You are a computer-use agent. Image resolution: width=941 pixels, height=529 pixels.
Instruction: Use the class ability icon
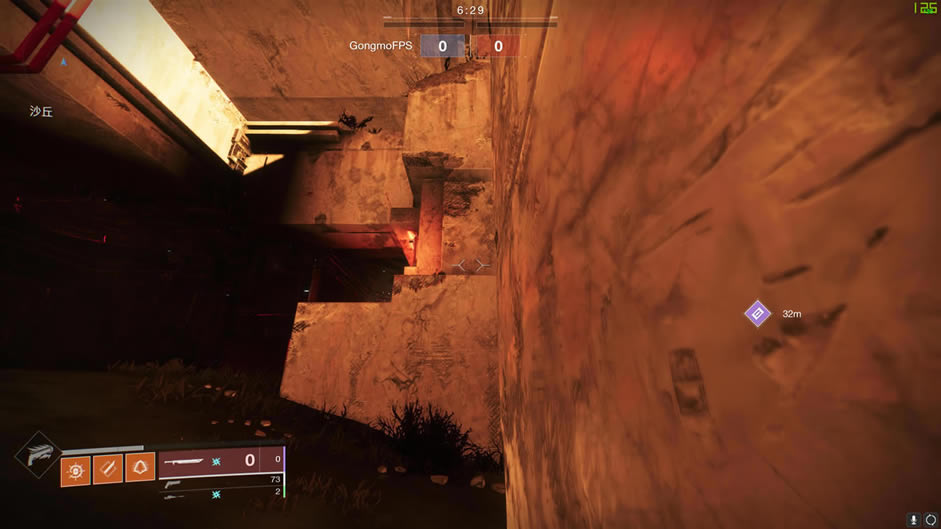coord(140,468)
